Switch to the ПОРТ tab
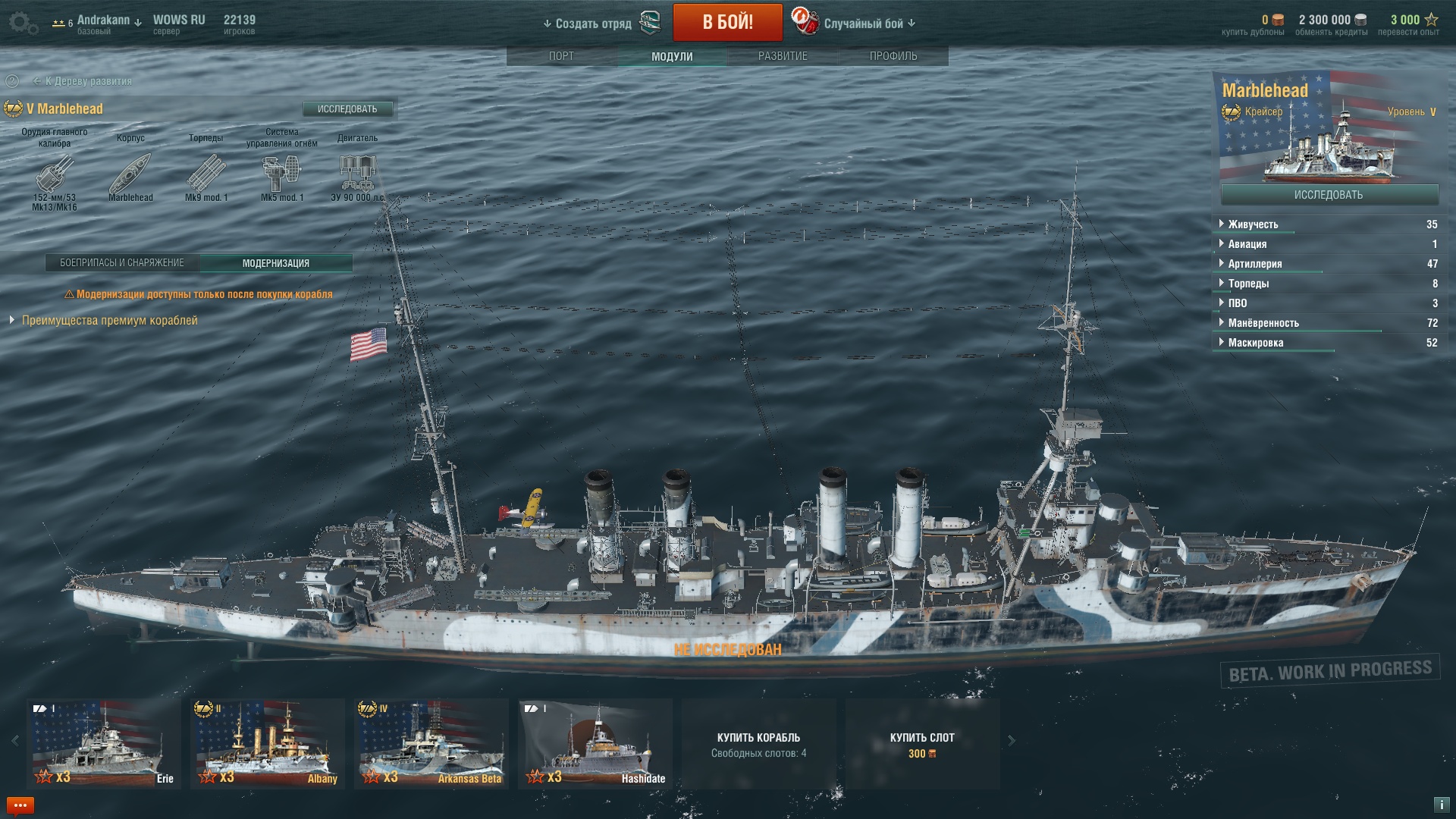Screen dimensions: 1456x819 pos(561,56)
